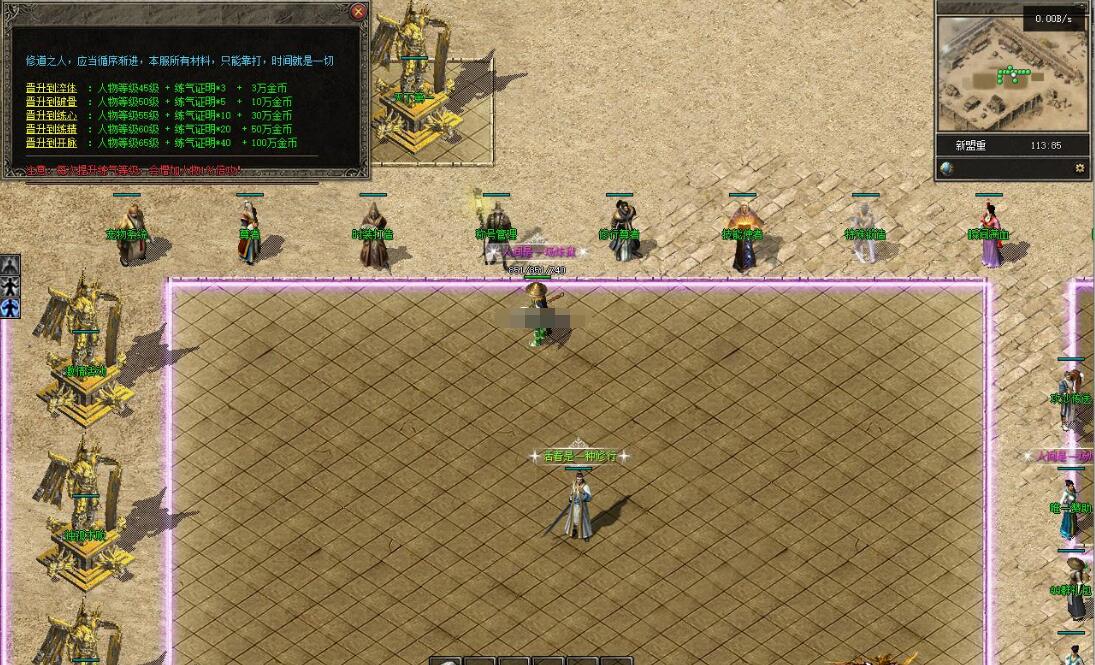Click the grey meditating figure icon
Viewport: 1095px width, 665px height.
10,265
